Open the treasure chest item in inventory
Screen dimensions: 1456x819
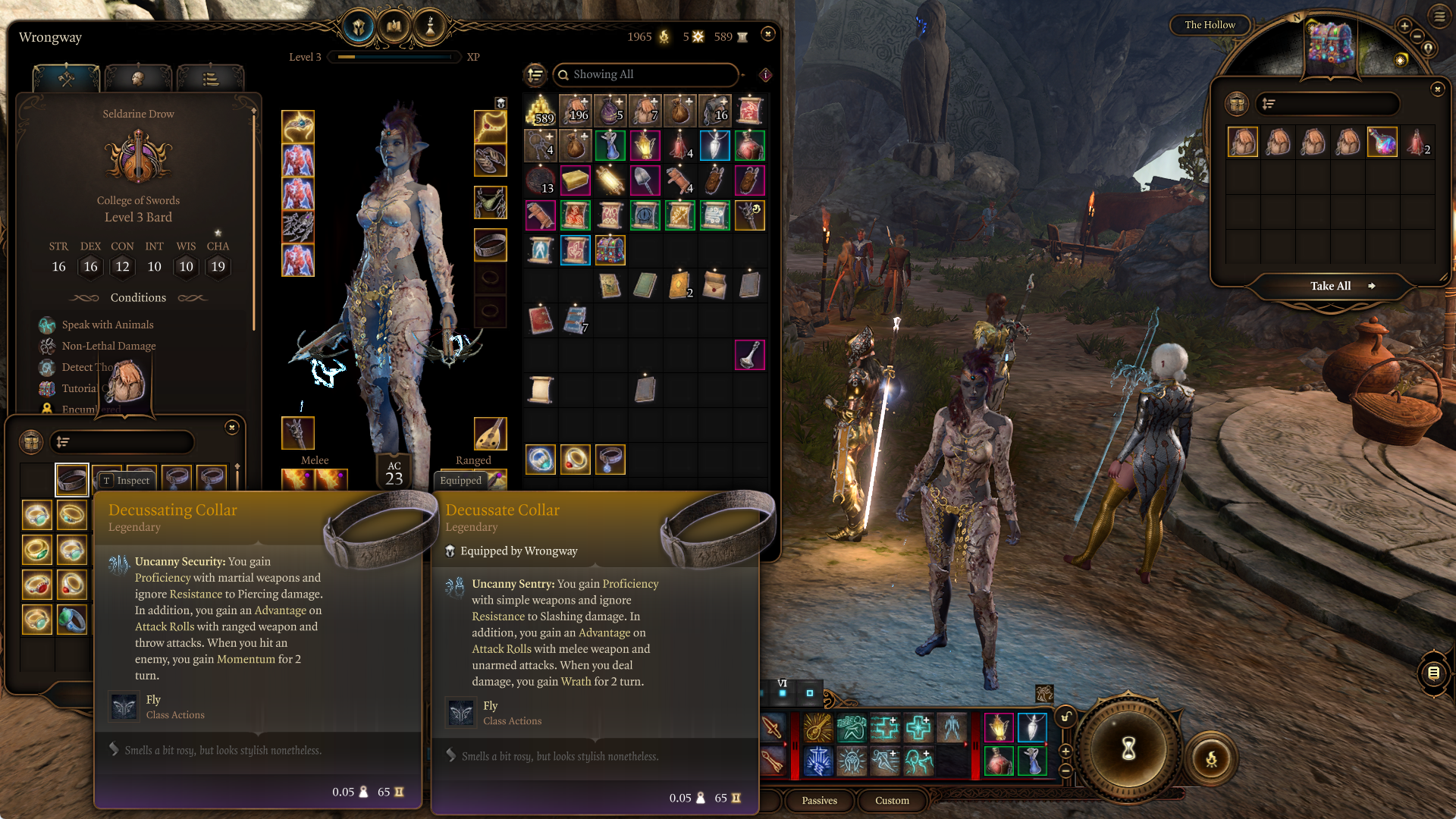coord(610,250)
